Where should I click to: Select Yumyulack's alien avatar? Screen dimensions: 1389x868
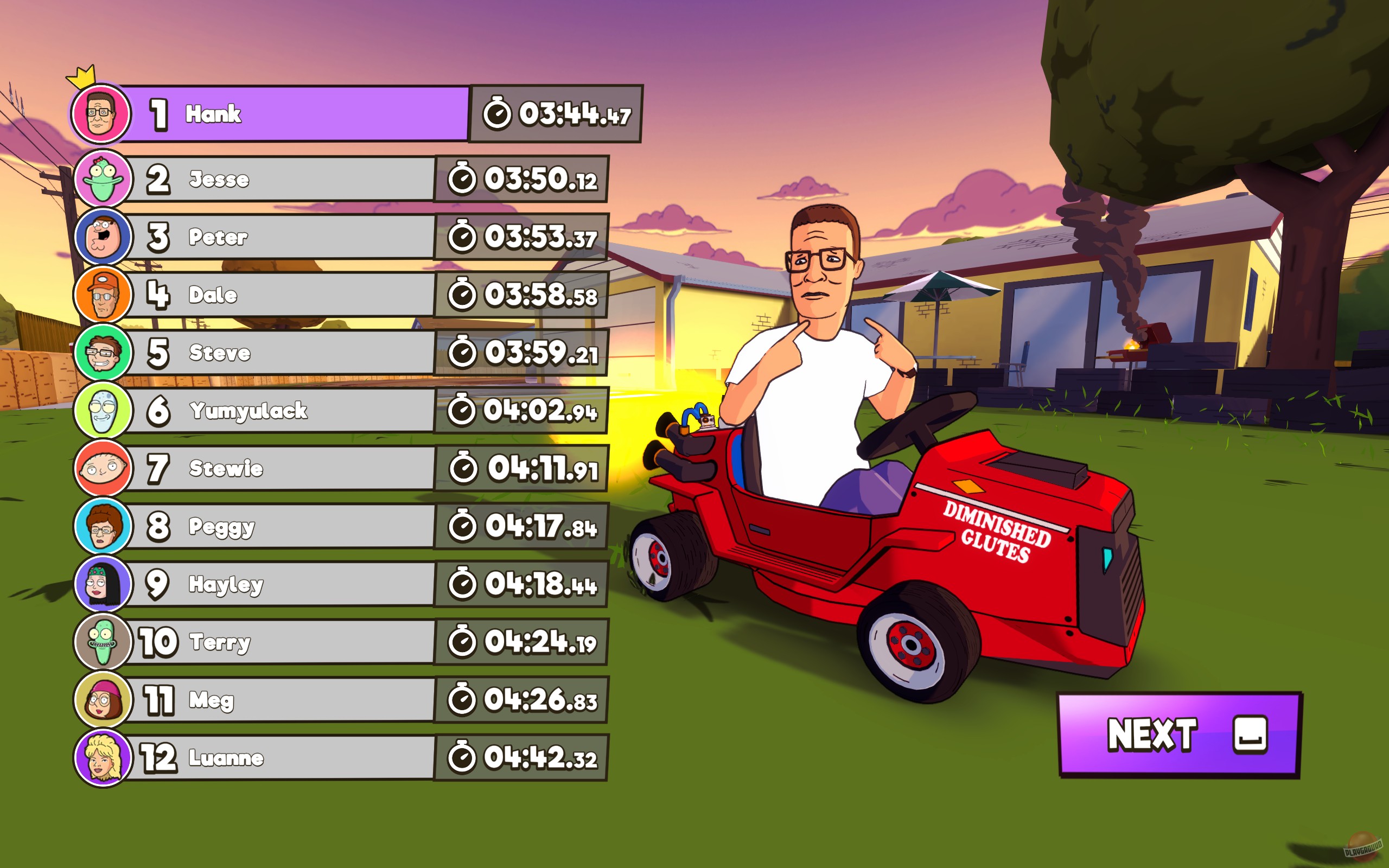[x=102, y=411]
